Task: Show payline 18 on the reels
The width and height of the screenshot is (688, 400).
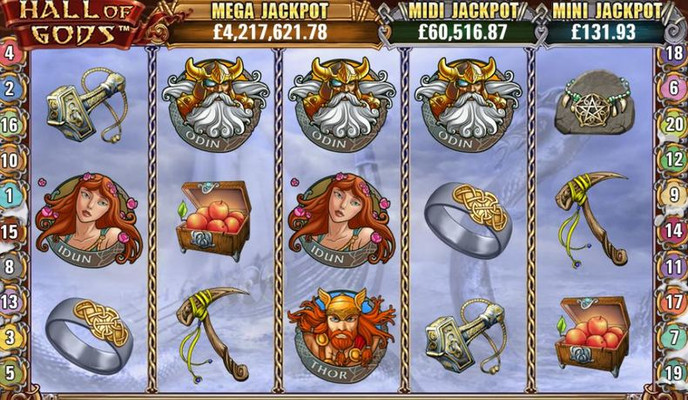Action: [675, 53]
